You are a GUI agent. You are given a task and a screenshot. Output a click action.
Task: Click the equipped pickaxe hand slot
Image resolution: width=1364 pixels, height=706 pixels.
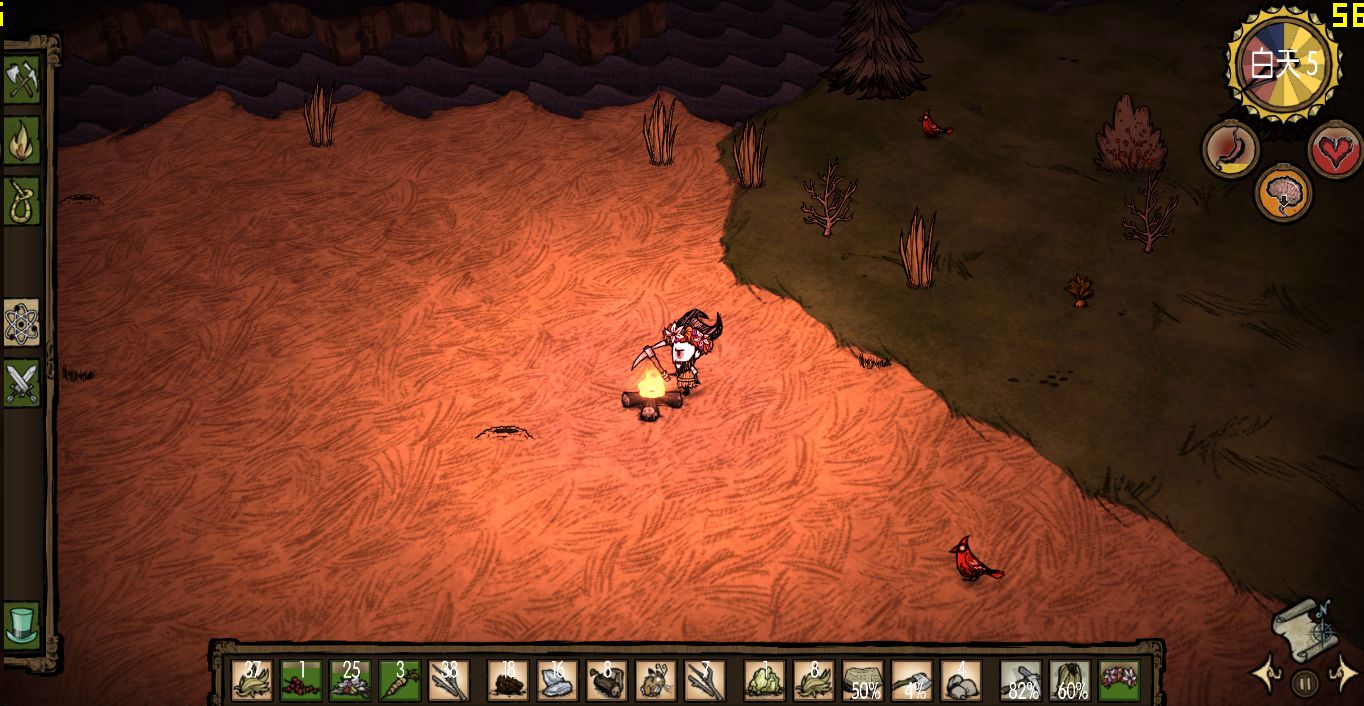pyautogui.click(x=1021, y=680)
